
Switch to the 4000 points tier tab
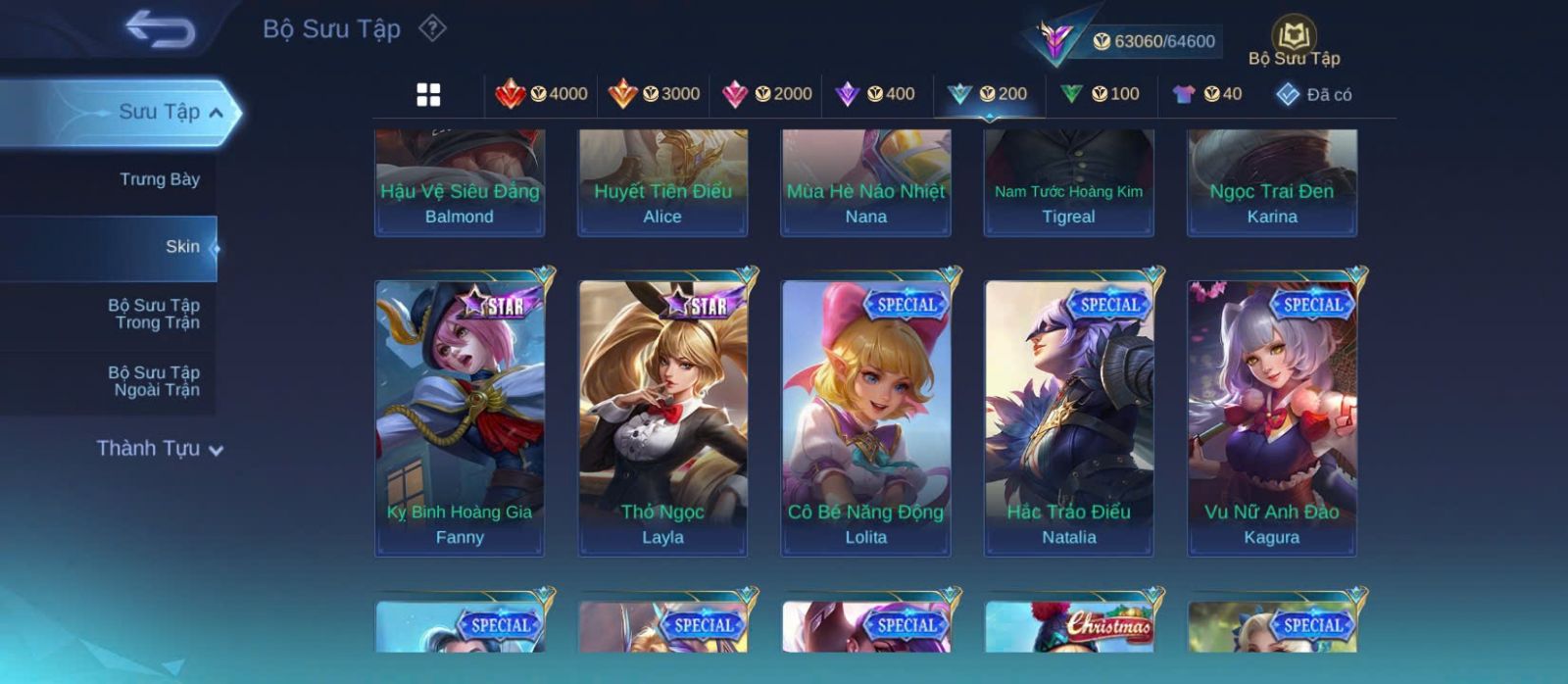tap(542, 94)
